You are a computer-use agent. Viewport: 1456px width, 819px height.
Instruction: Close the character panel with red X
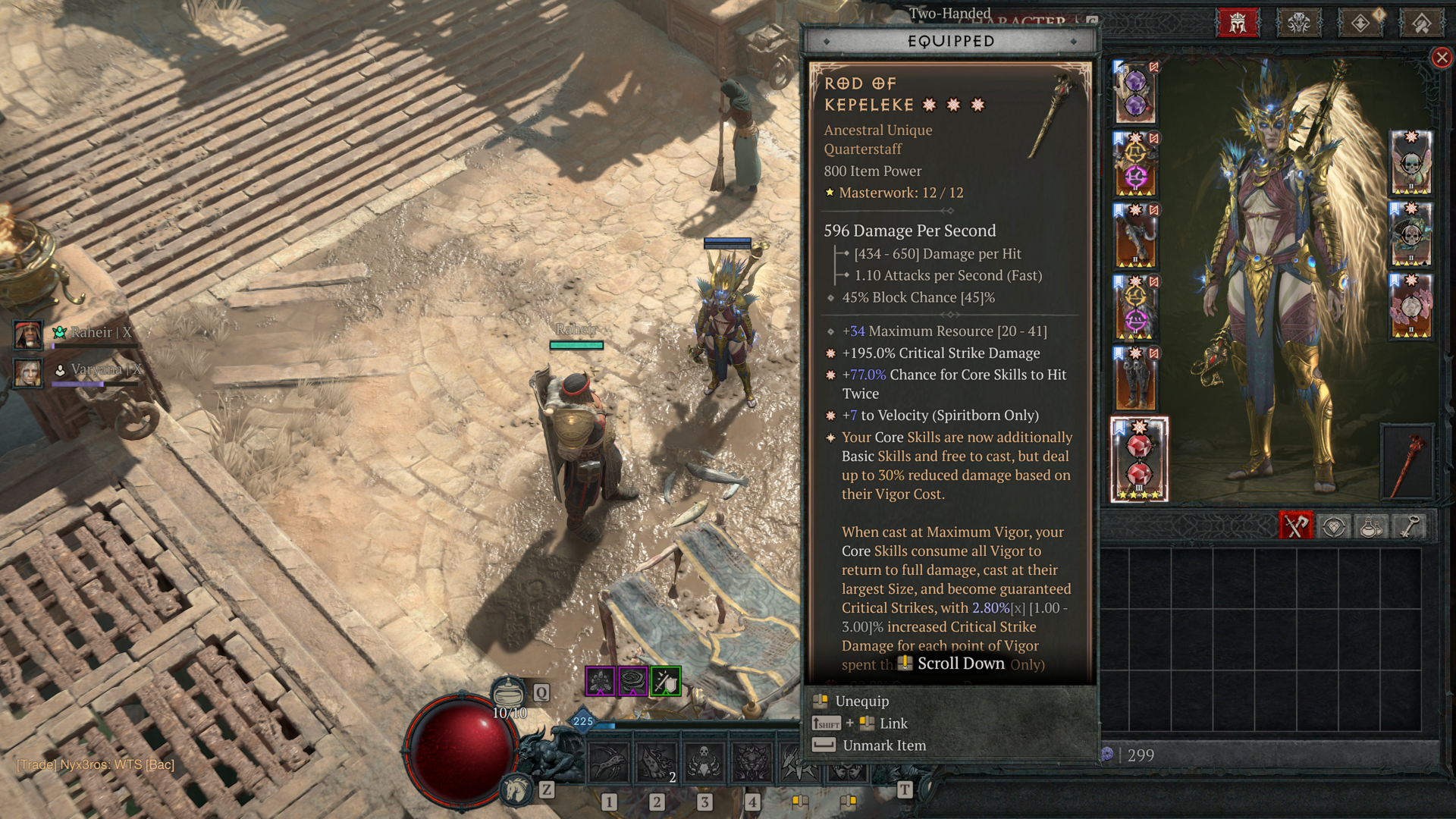(1442, 58)
